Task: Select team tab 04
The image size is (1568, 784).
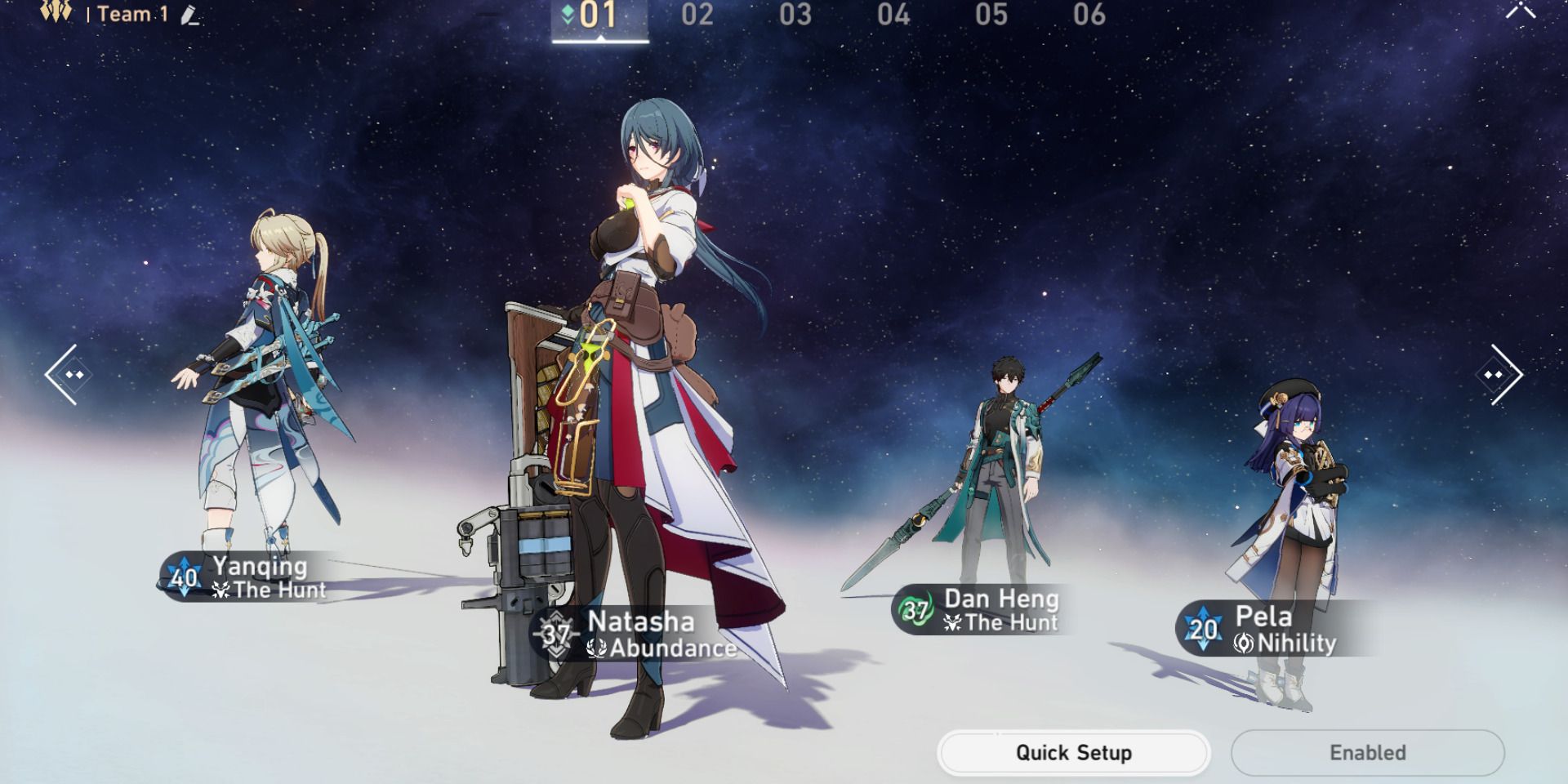Action: pos(894,15)
